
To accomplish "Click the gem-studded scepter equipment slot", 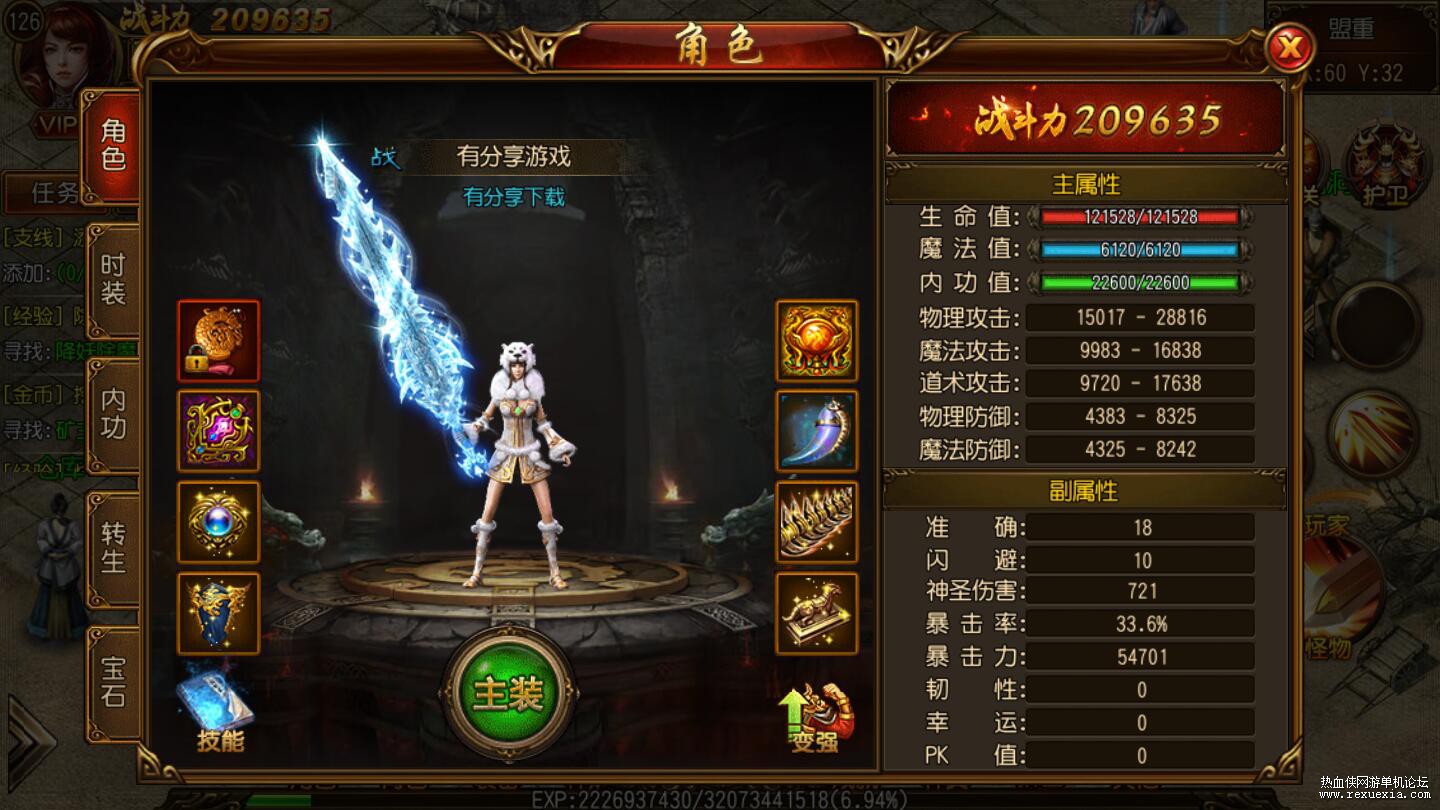I will pos(218,430).
